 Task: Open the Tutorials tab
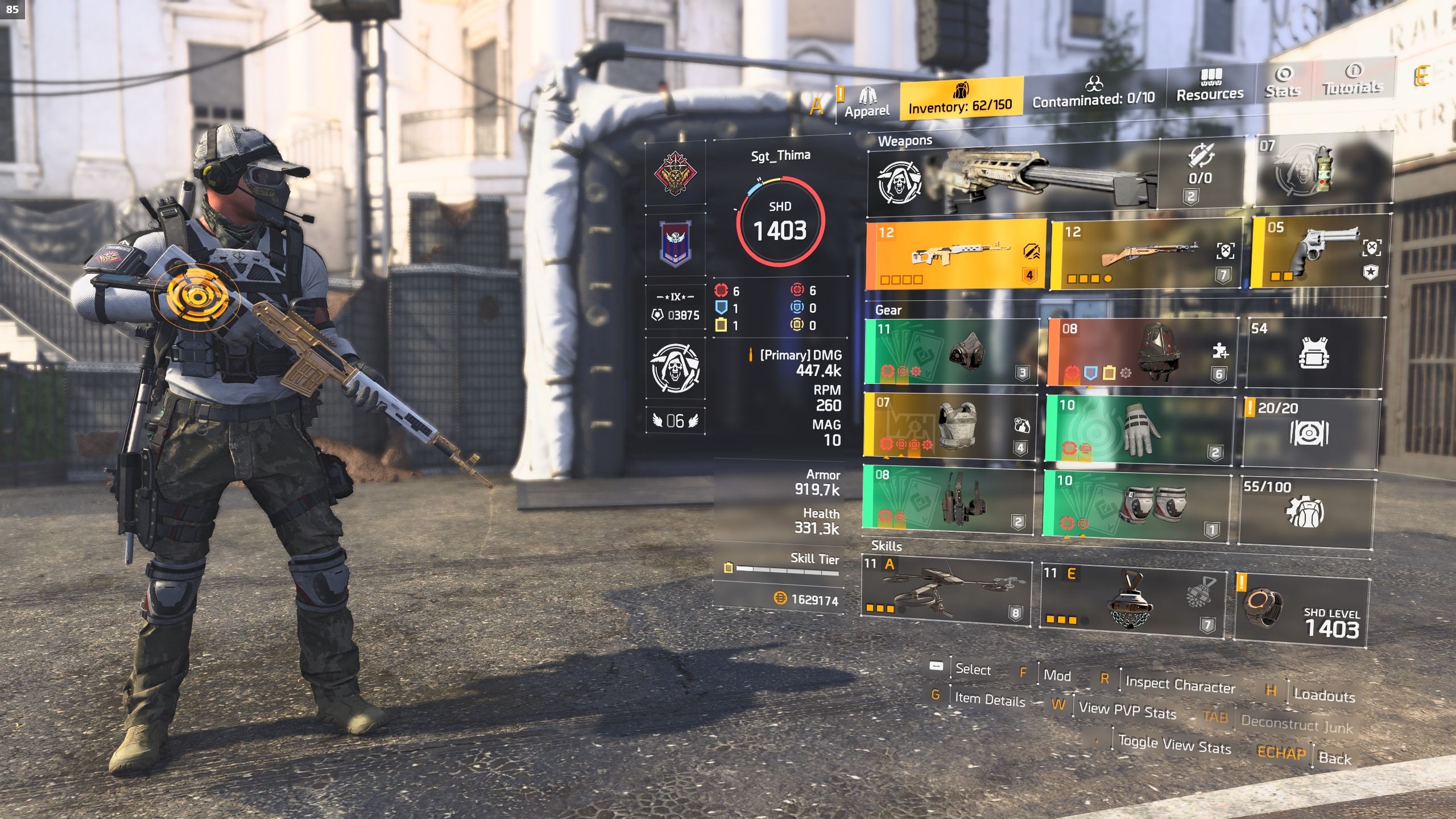click(x=1352, y=80)
